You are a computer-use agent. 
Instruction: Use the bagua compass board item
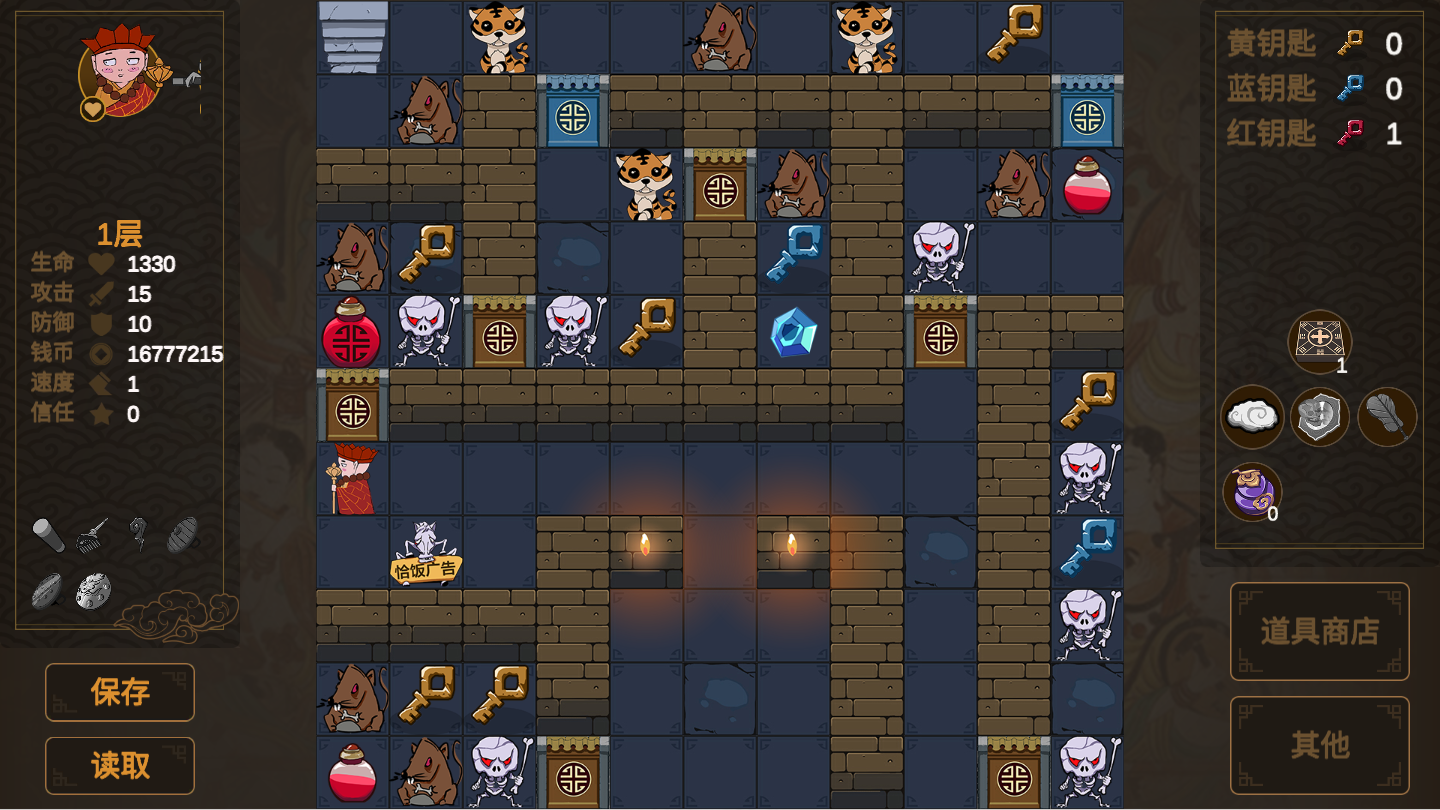click(x=1319, y=341)
